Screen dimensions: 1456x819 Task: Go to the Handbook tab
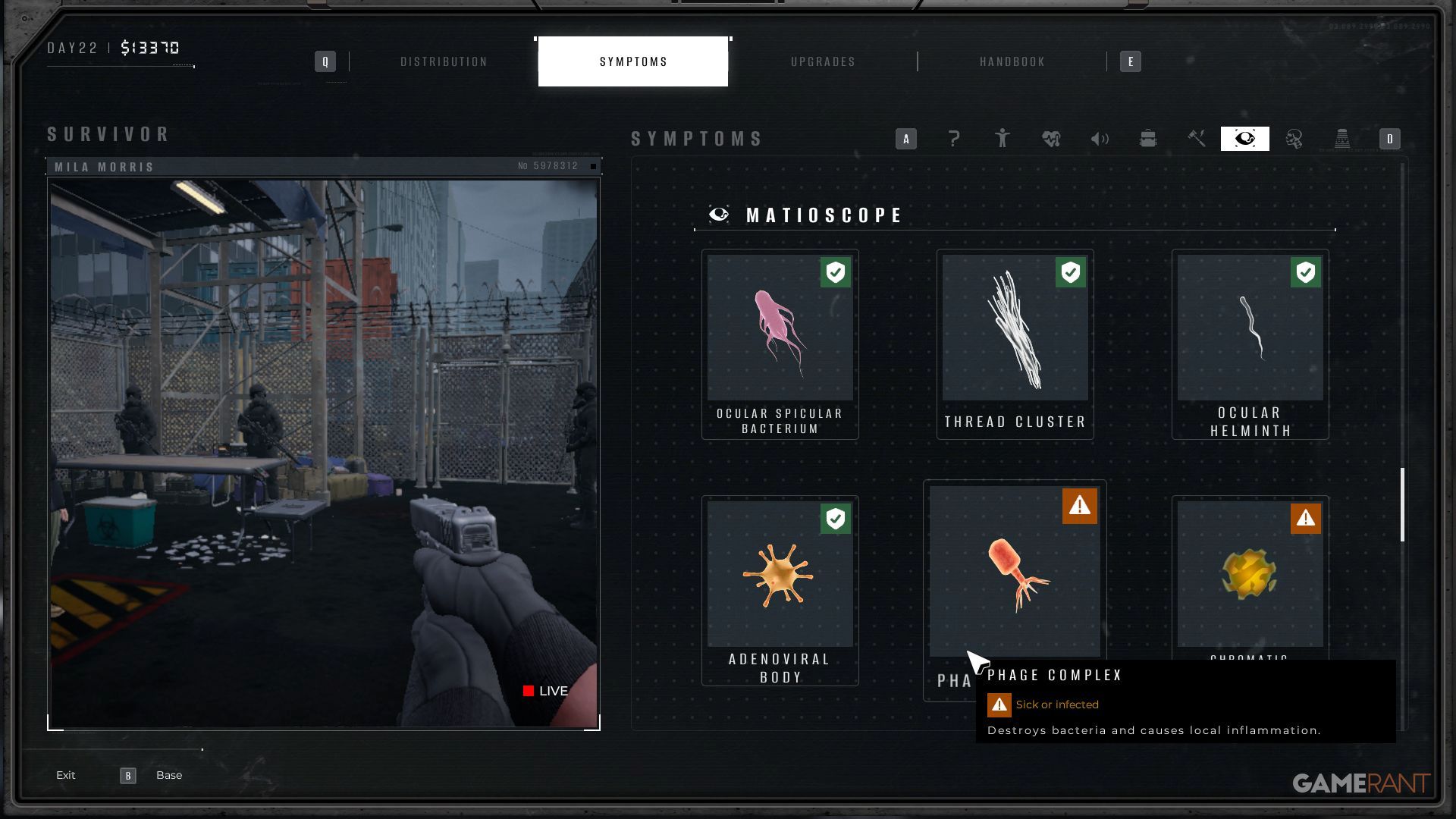[1012, 61]
